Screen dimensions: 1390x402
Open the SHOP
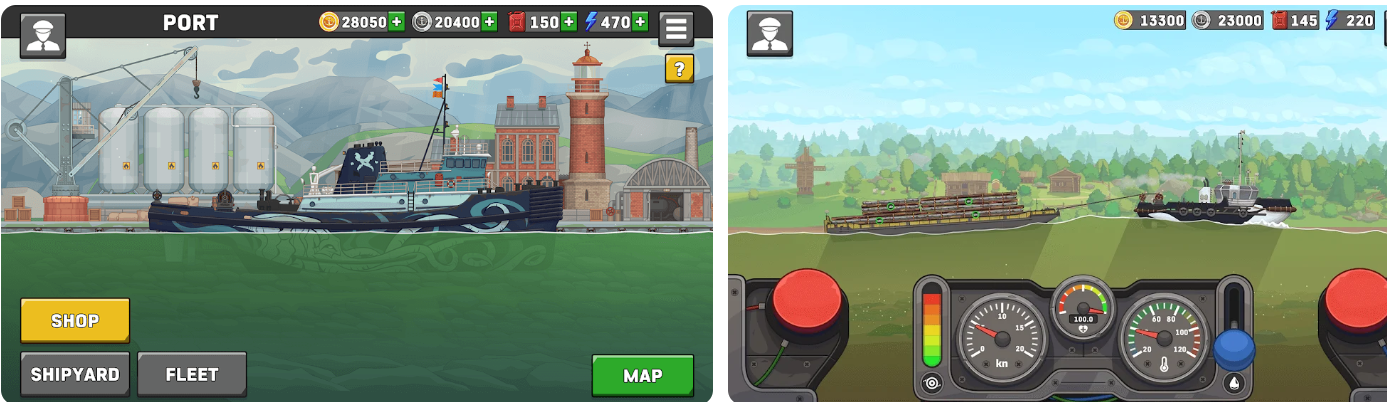[75, 320]
